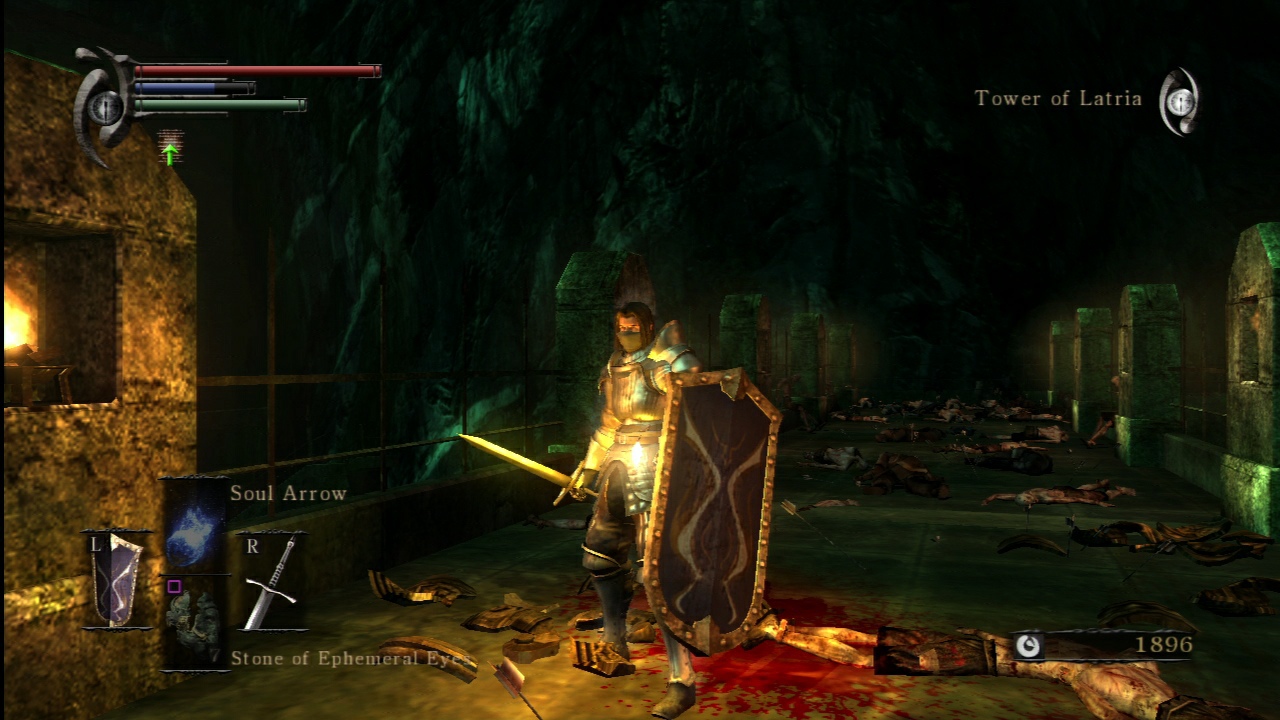
Task: Click the Tower of Latria location label
Action: [x=1057, y=99]
